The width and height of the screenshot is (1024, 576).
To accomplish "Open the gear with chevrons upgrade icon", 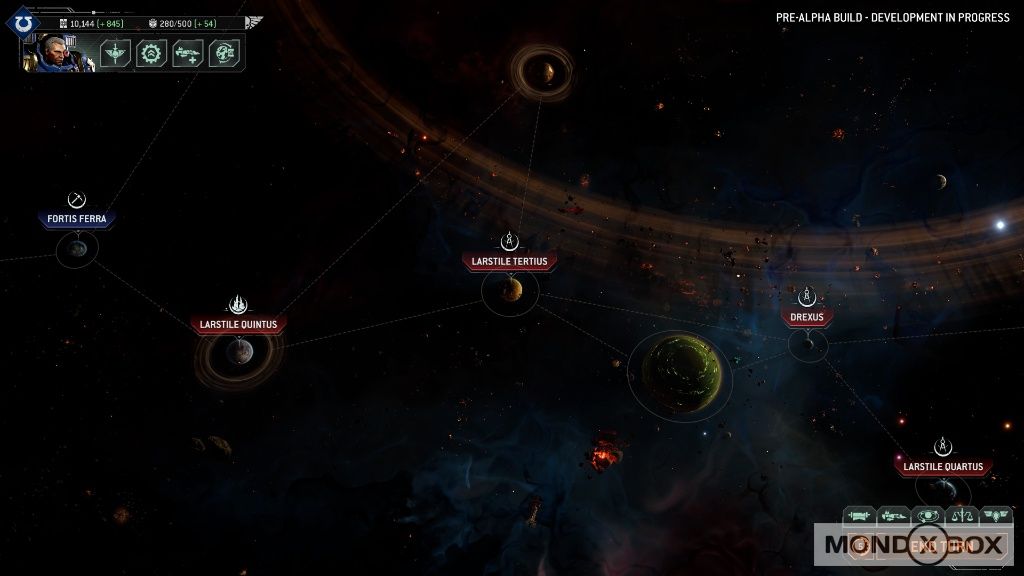I will pos(151,53).
